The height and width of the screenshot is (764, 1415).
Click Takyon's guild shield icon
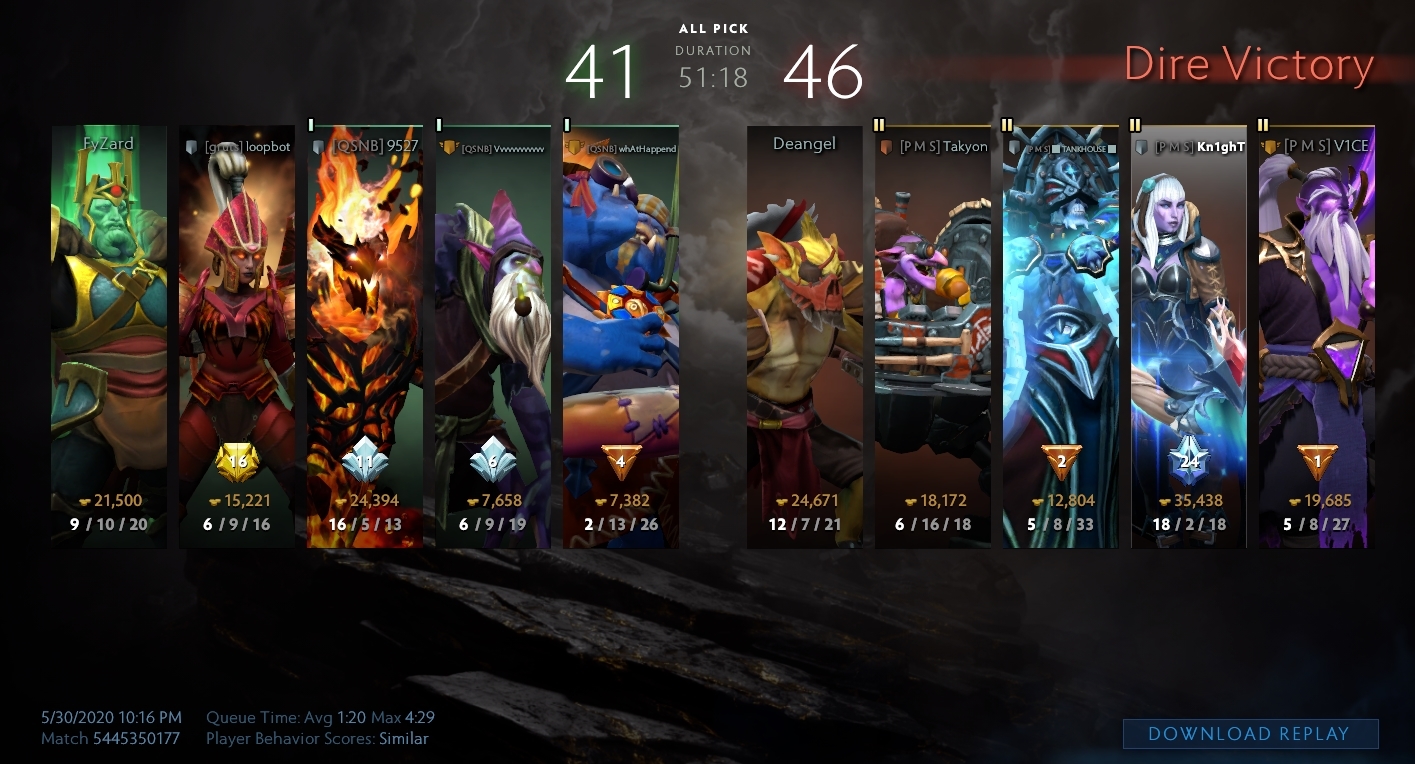(887, 146)
